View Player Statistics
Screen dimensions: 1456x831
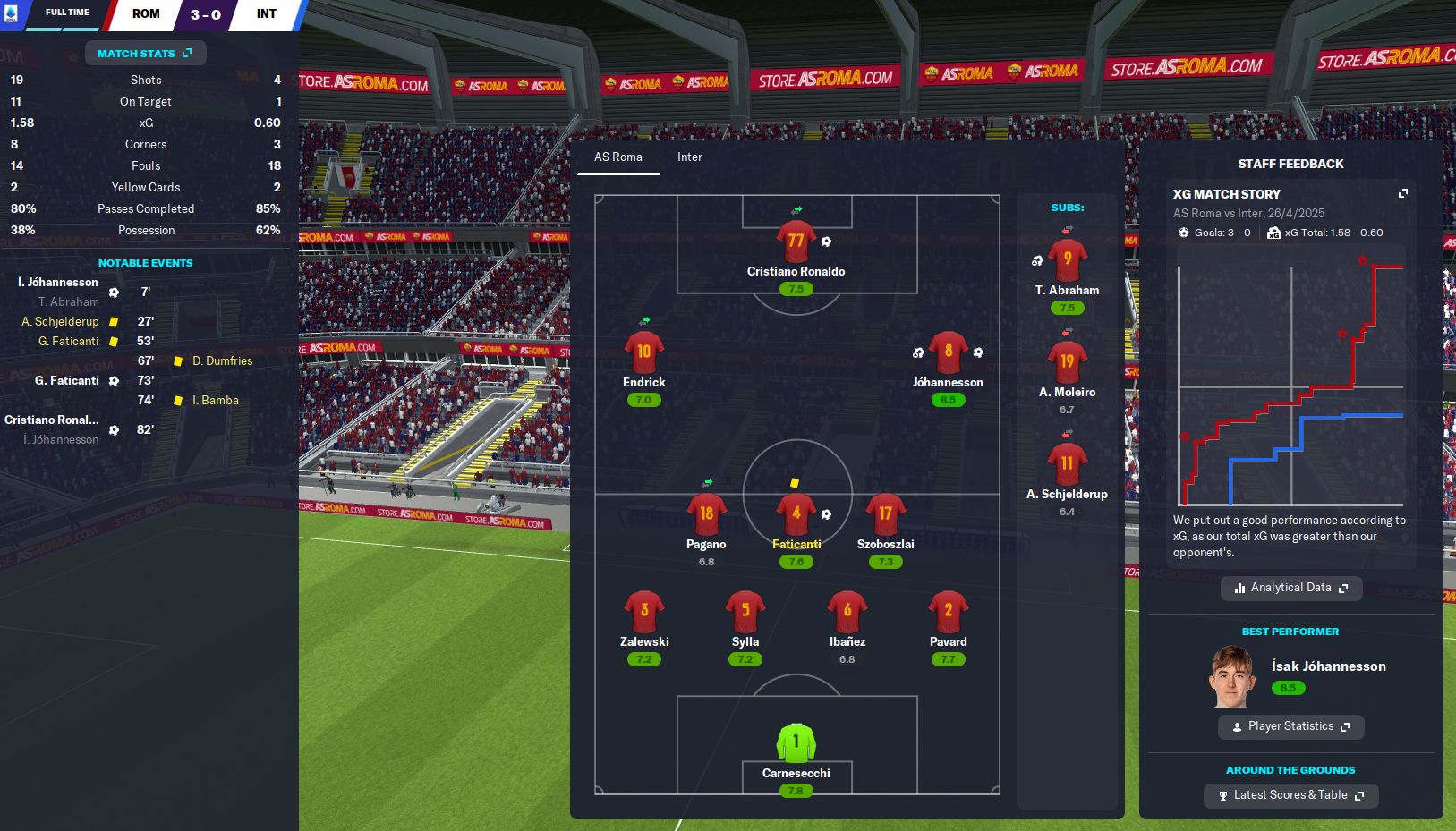[x=1290, y=726]
